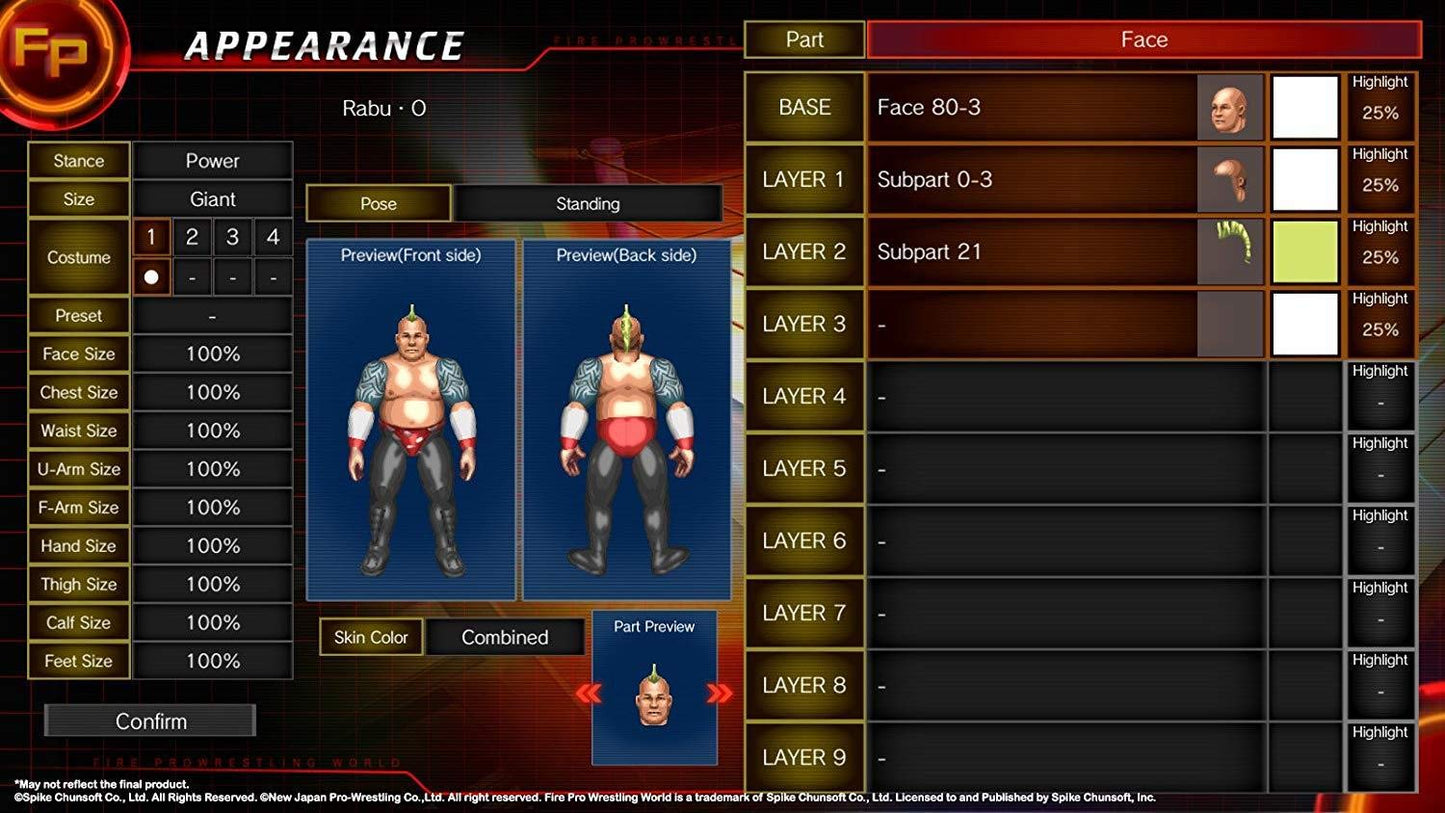
Task: Click the green color swatch on LAYER 2
Action: click(1303, 251)
